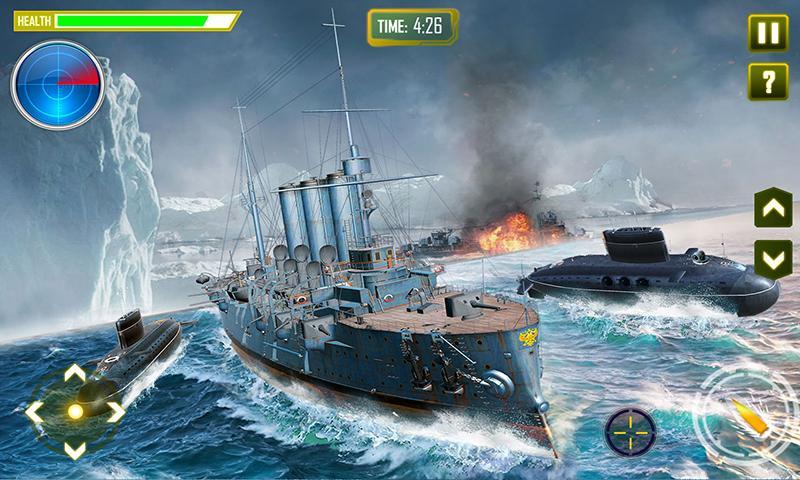Activate the crosshair aim button
Viewport: 800px width, 480px height.
(x=630, y=432)
